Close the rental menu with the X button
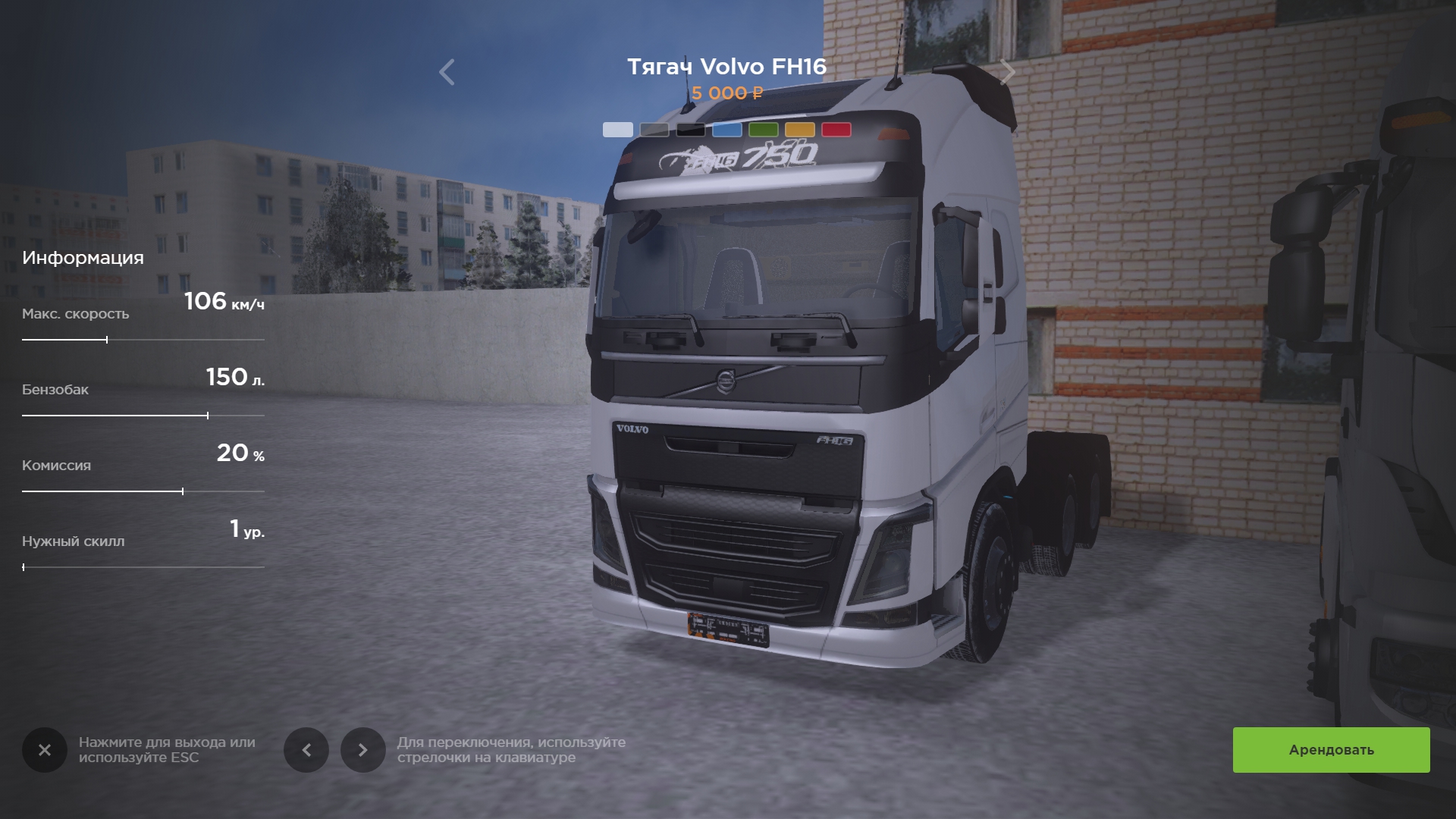Viewport: 1456px width, 819px height. pos(45,750)
